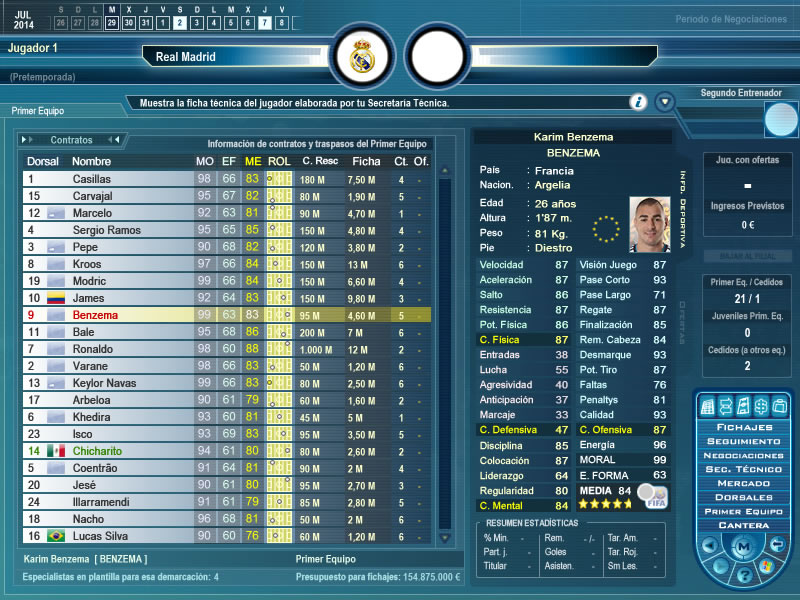Open the Mercado menu
800x600 pixels.
click(743, 483)
